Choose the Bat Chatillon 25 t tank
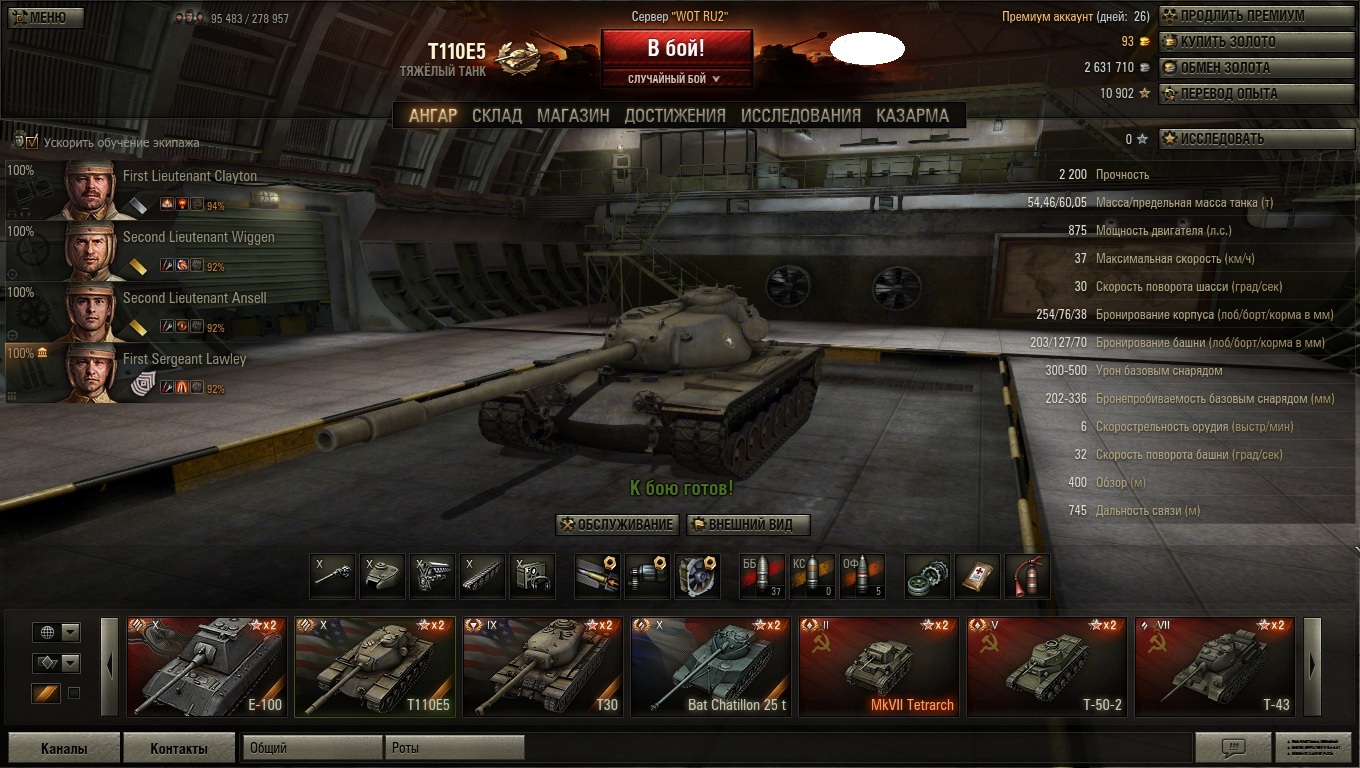The width and height of the screenshot is (1360, 768). pyautogui.click(x=711, y=666)
